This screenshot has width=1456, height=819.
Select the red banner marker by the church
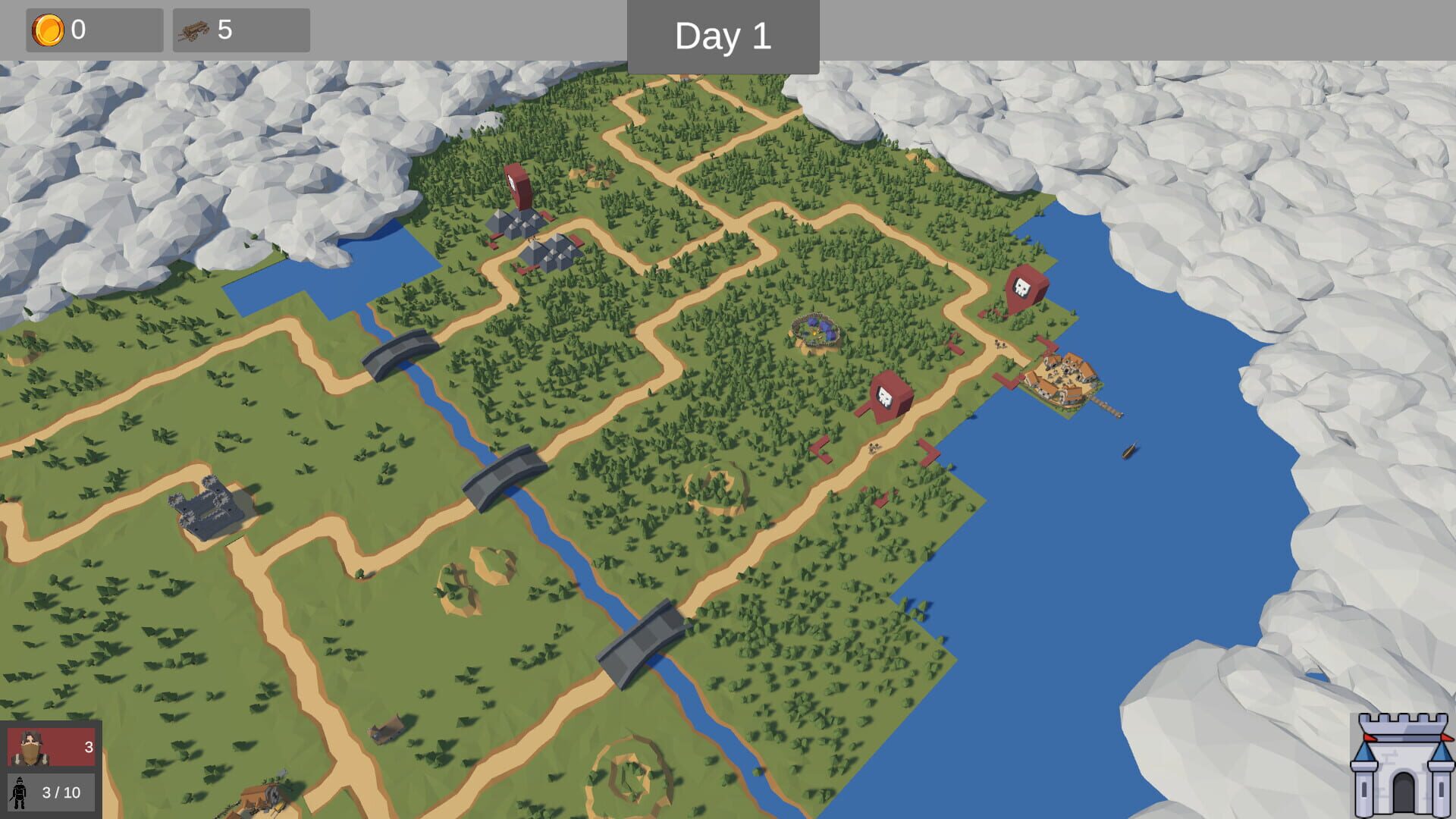tap(516, 186)
